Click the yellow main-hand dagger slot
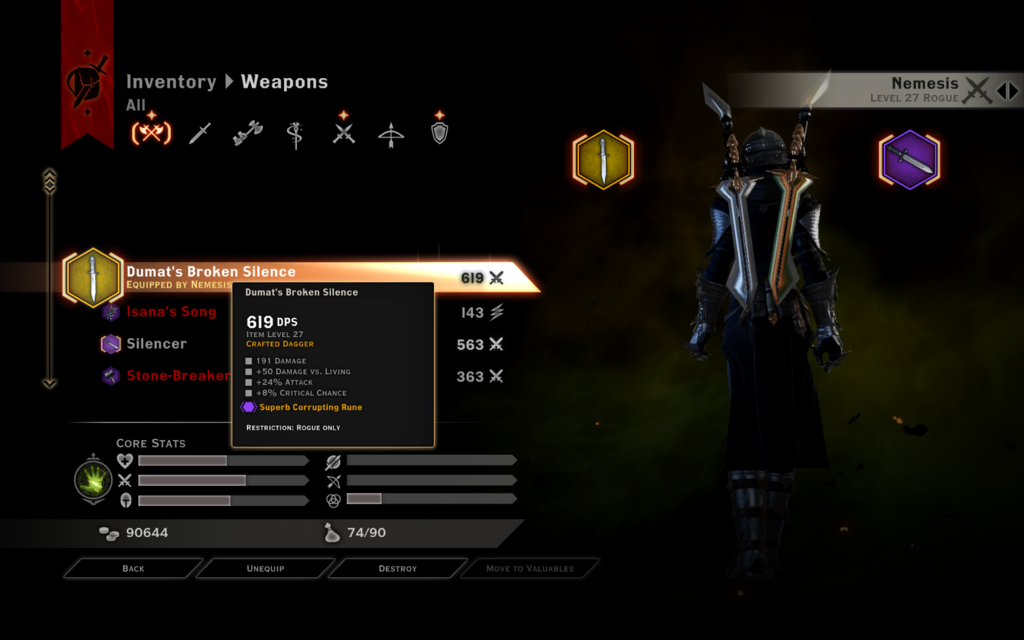 pyautogui.click(x=603, y=160)
